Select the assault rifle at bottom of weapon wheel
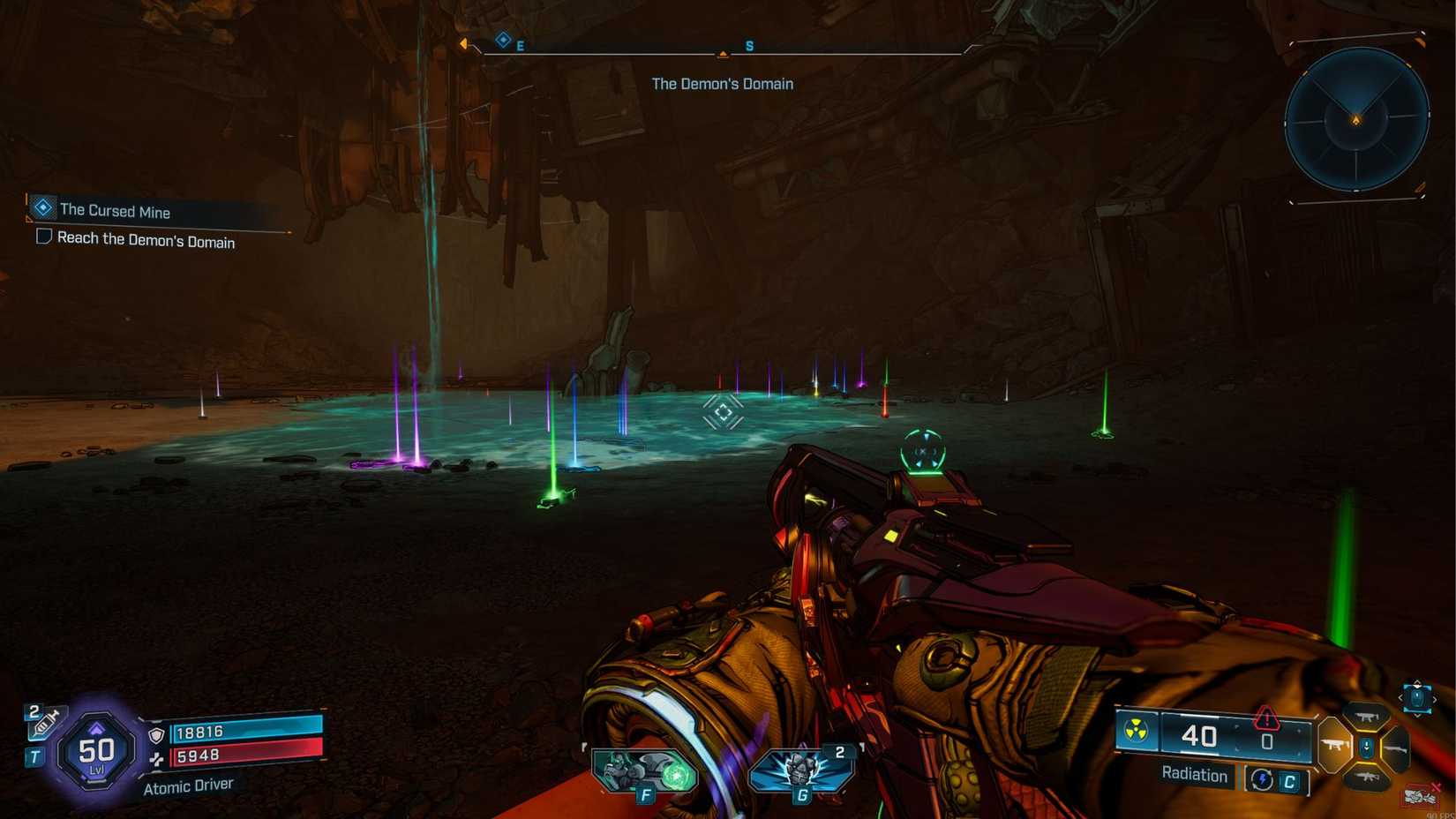This screenshot has height=819, width=1456. pyautogui.click(x=1370, y=777)
